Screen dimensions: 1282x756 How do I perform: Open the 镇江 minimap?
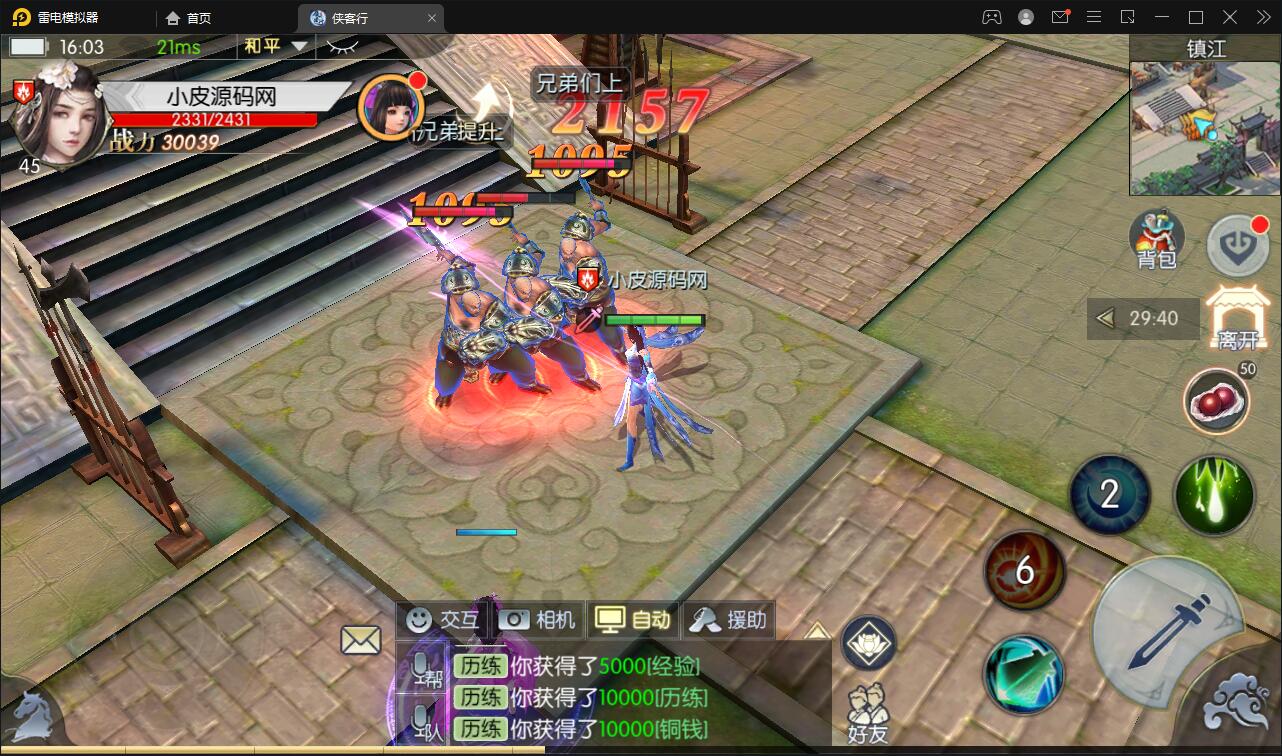[1204, 128]
